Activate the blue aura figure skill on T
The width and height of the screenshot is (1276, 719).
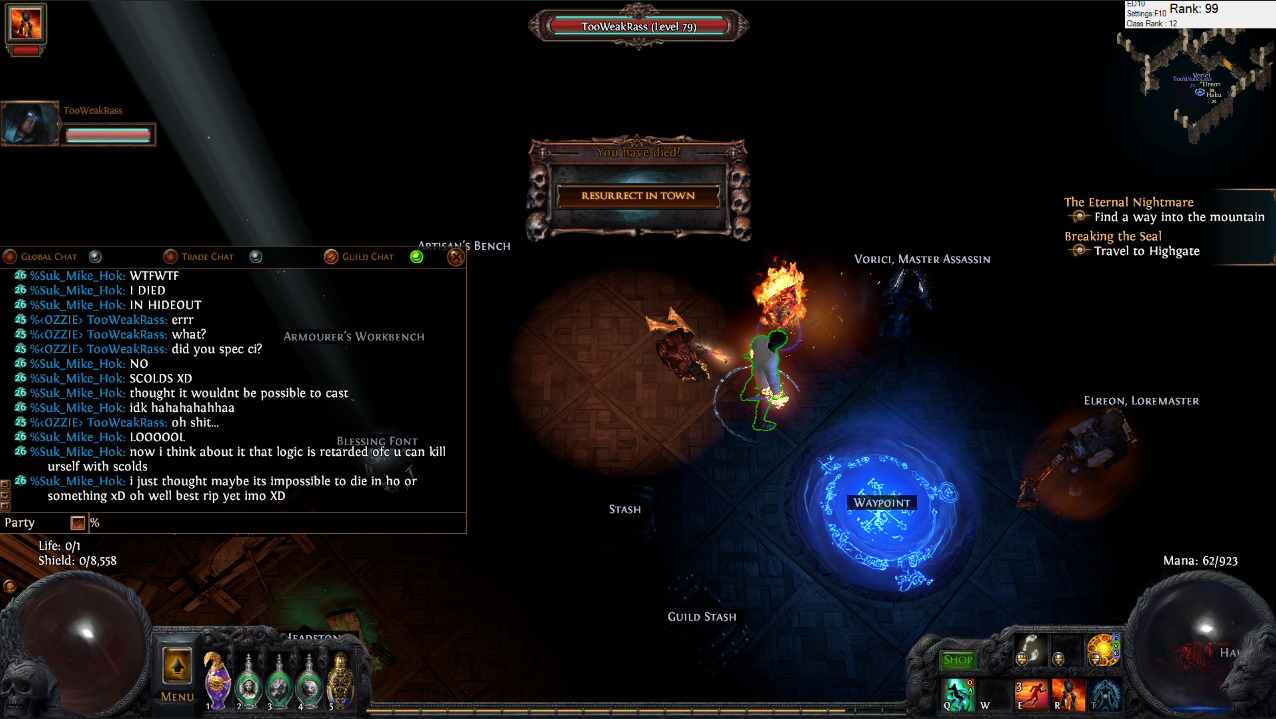click(x=1105, y=694)
